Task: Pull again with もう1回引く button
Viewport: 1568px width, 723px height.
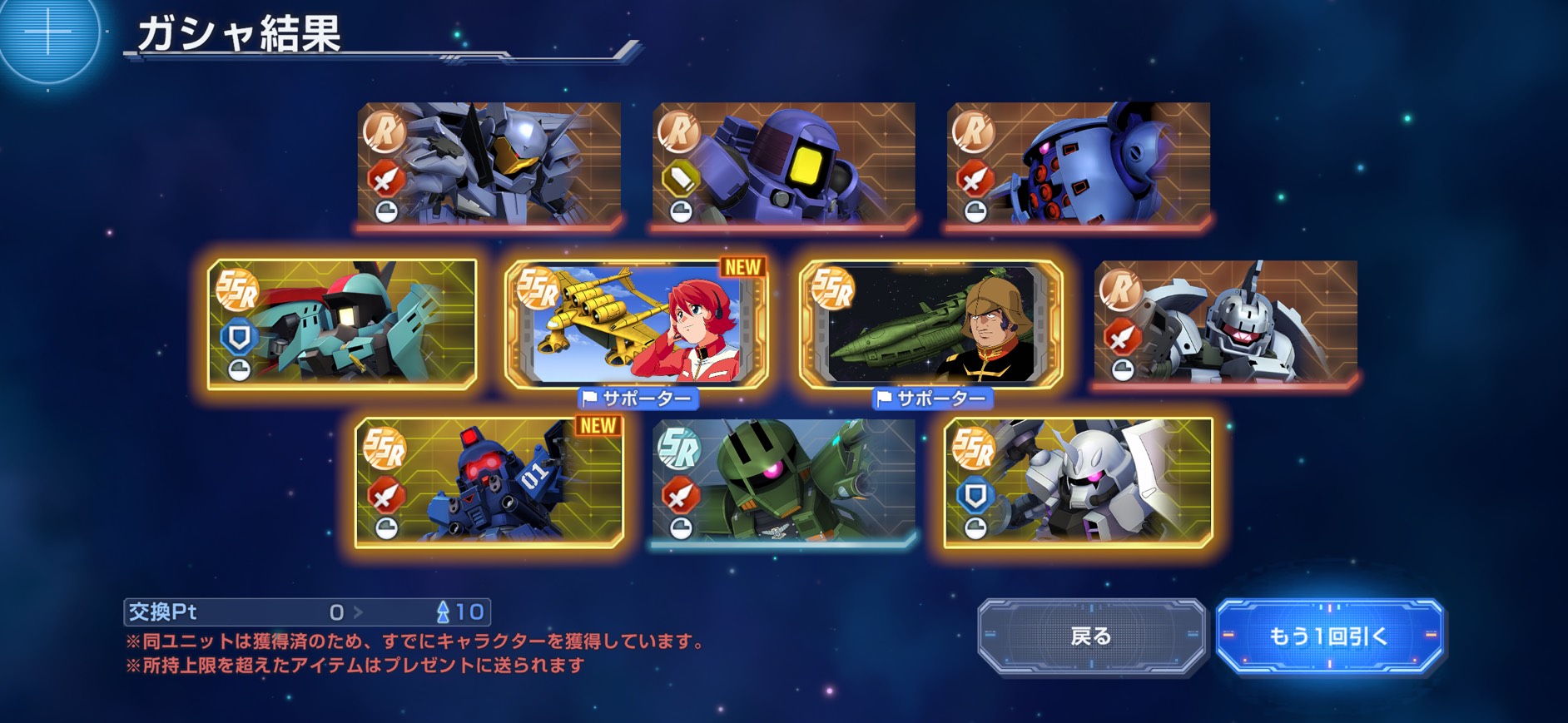Action: [1328, 636]
